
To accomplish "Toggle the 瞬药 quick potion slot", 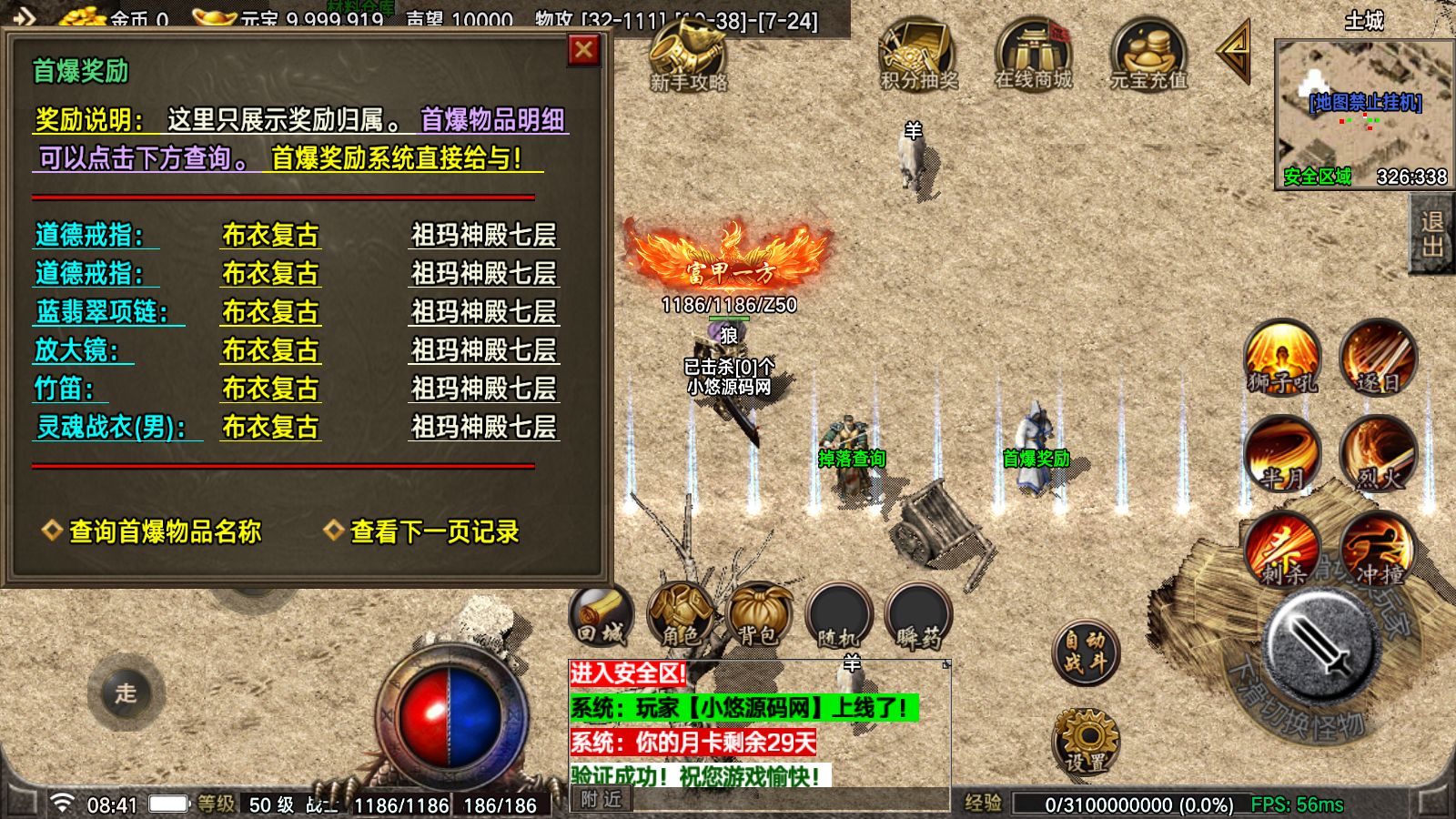I will click(x=921, y=612).
